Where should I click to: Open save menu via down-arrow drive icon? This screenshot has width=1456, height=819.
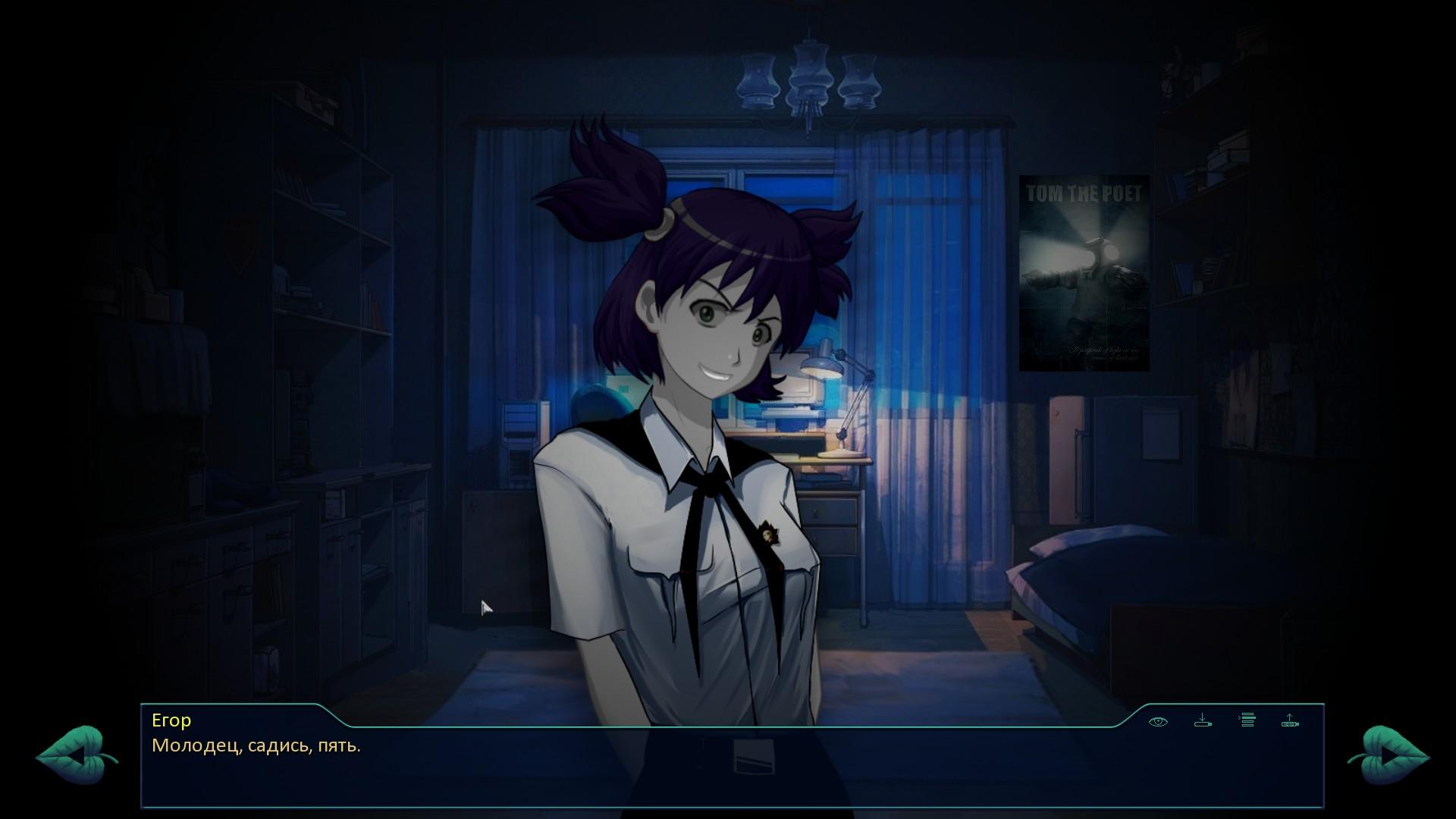(1203, 720)
